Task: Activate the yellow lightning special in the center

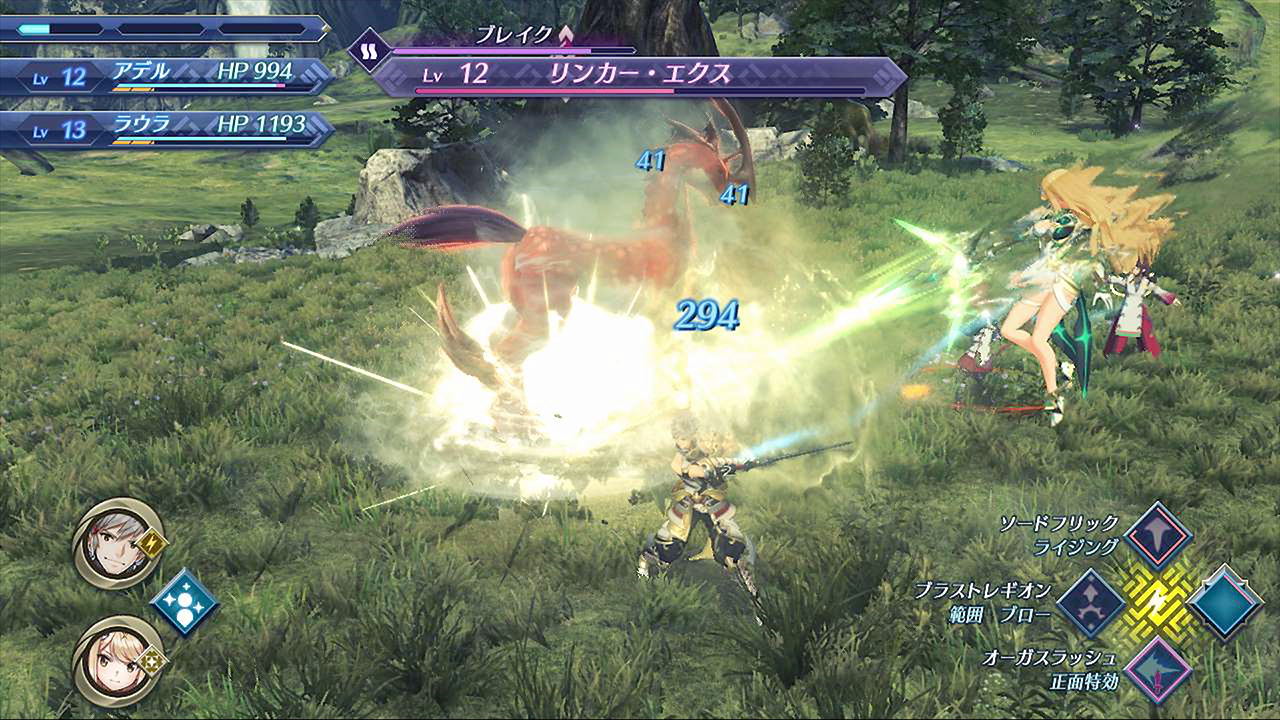Action: (x=1158, y=603)
